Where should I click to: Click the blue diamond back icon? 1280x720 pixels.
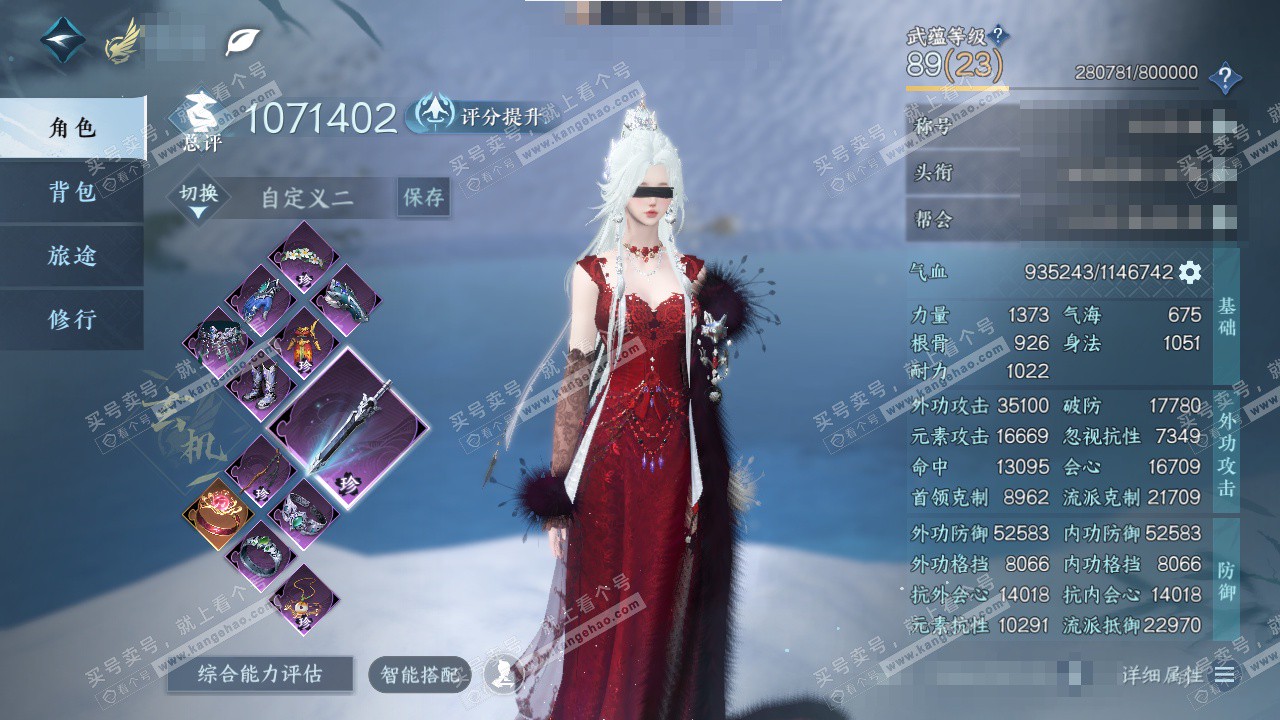point(63,40)
